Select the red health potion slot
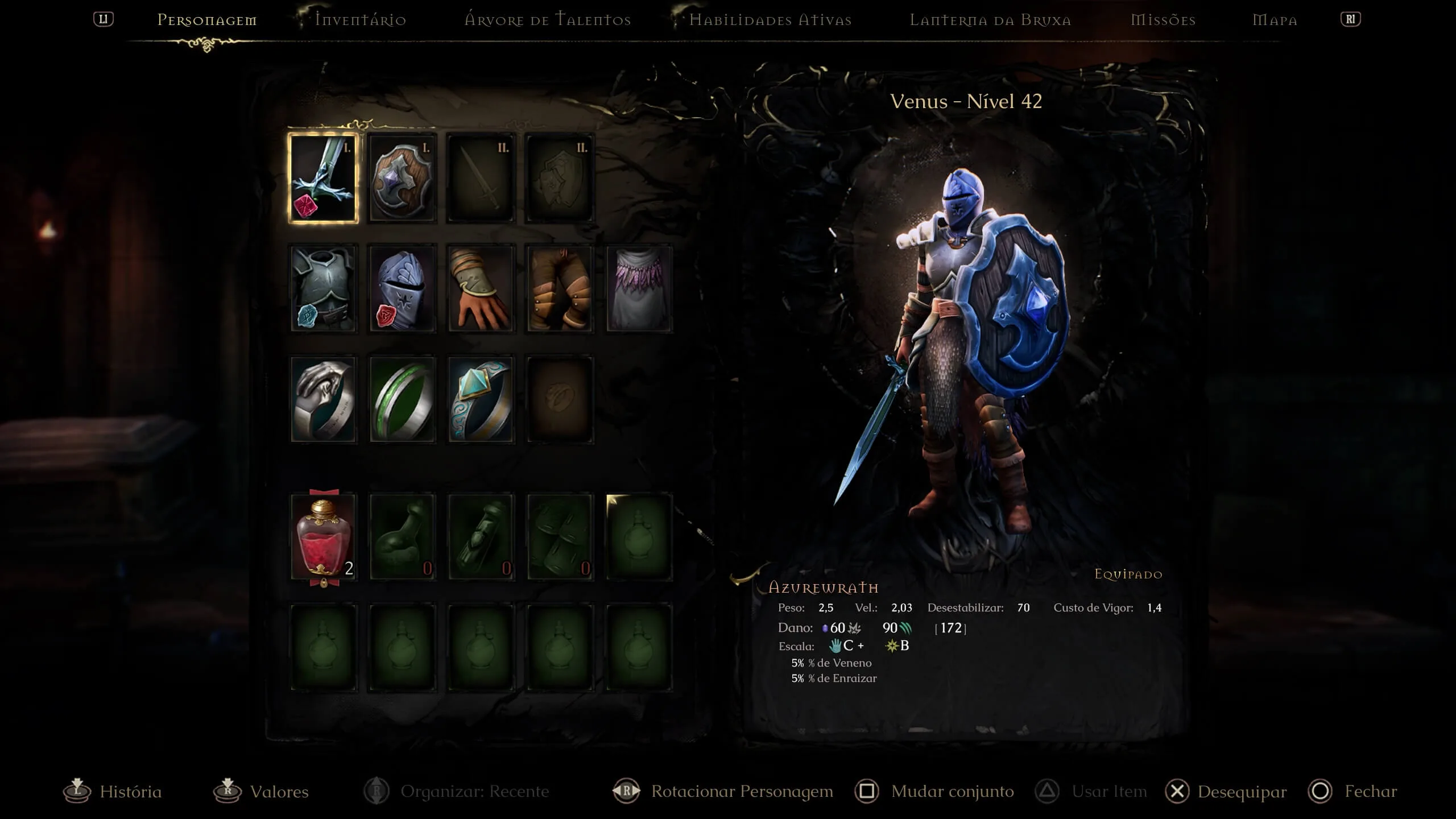1456x819 pixels. coord(323,537)
